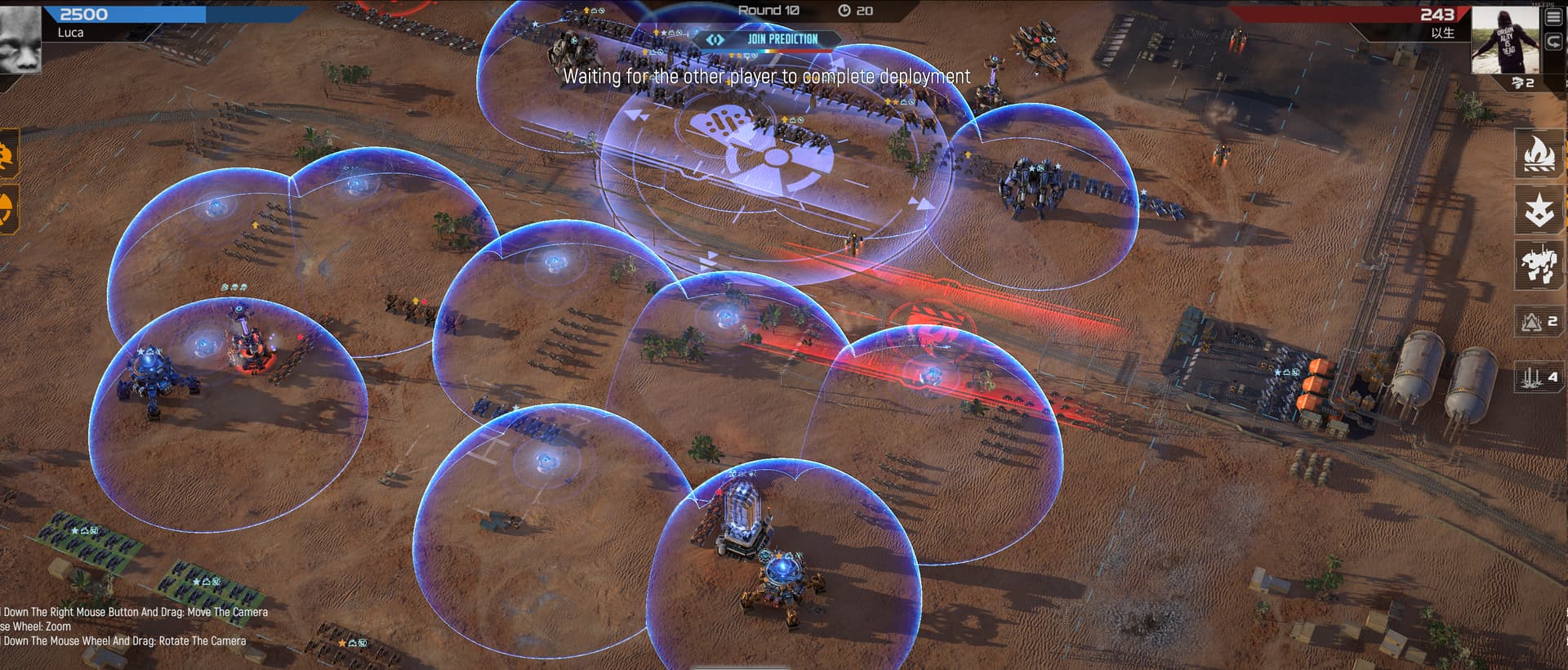Image resolution: width=1568 pixels, height=670 pixels.
Task: Open the hamburger menu
Action: coord(1552,18)
